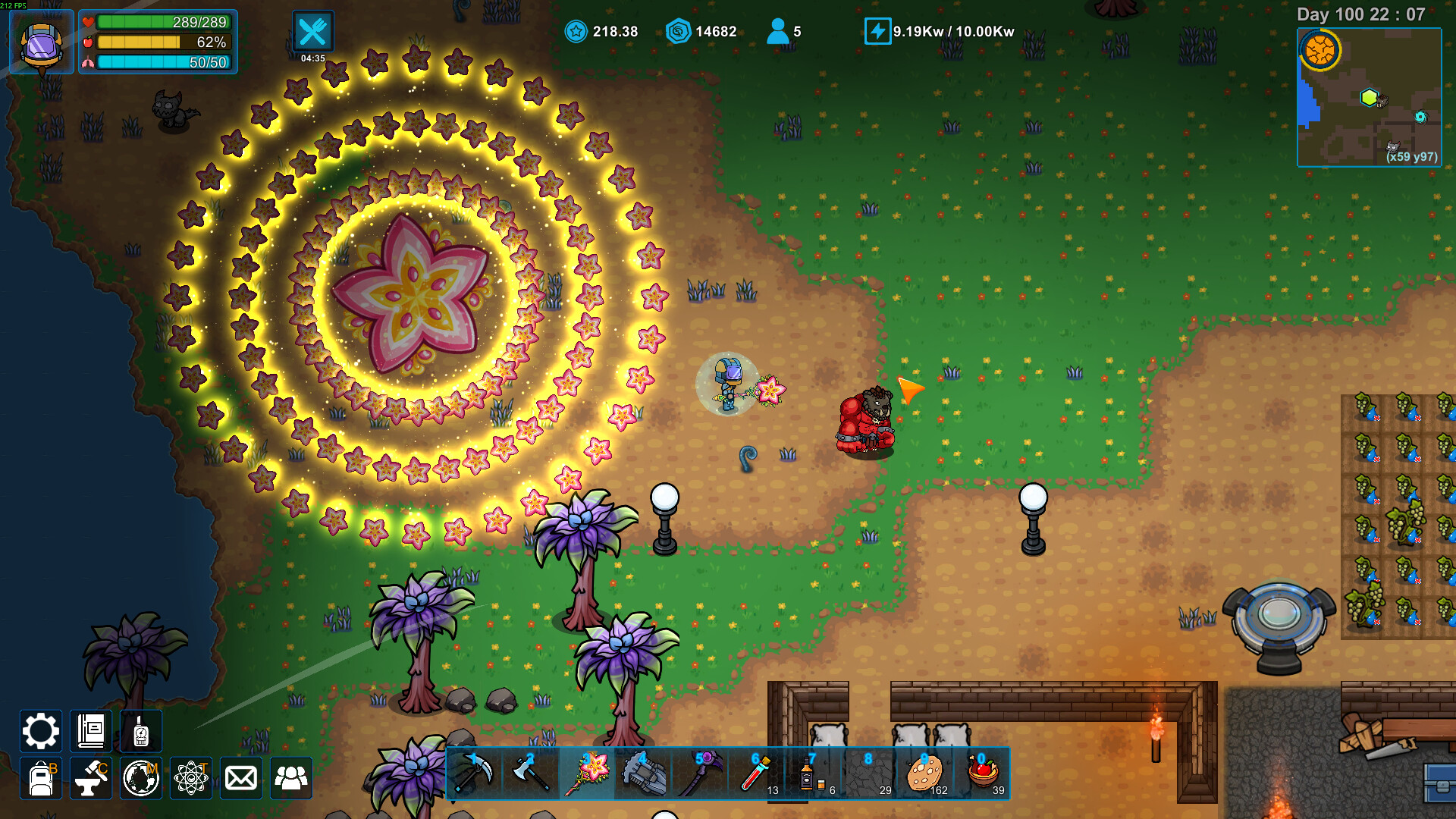Click the handheld scanner device icon
Viewport: 1456px width, 819px height.
(x=141, y=732)
